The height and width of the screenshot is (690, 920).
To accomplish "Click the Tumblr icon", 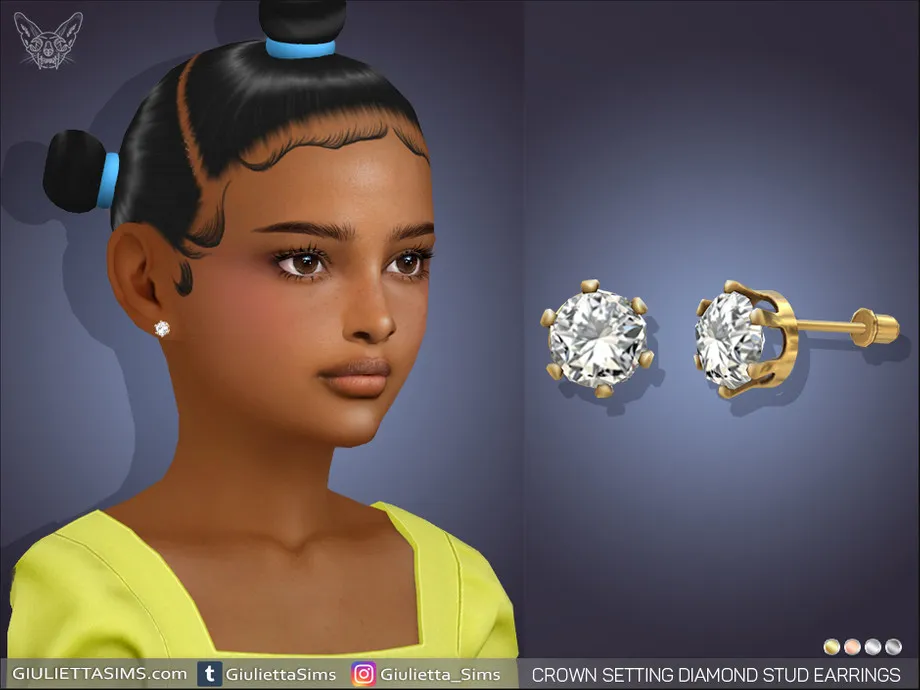I will pyautogui.click(x=210, y=674).
